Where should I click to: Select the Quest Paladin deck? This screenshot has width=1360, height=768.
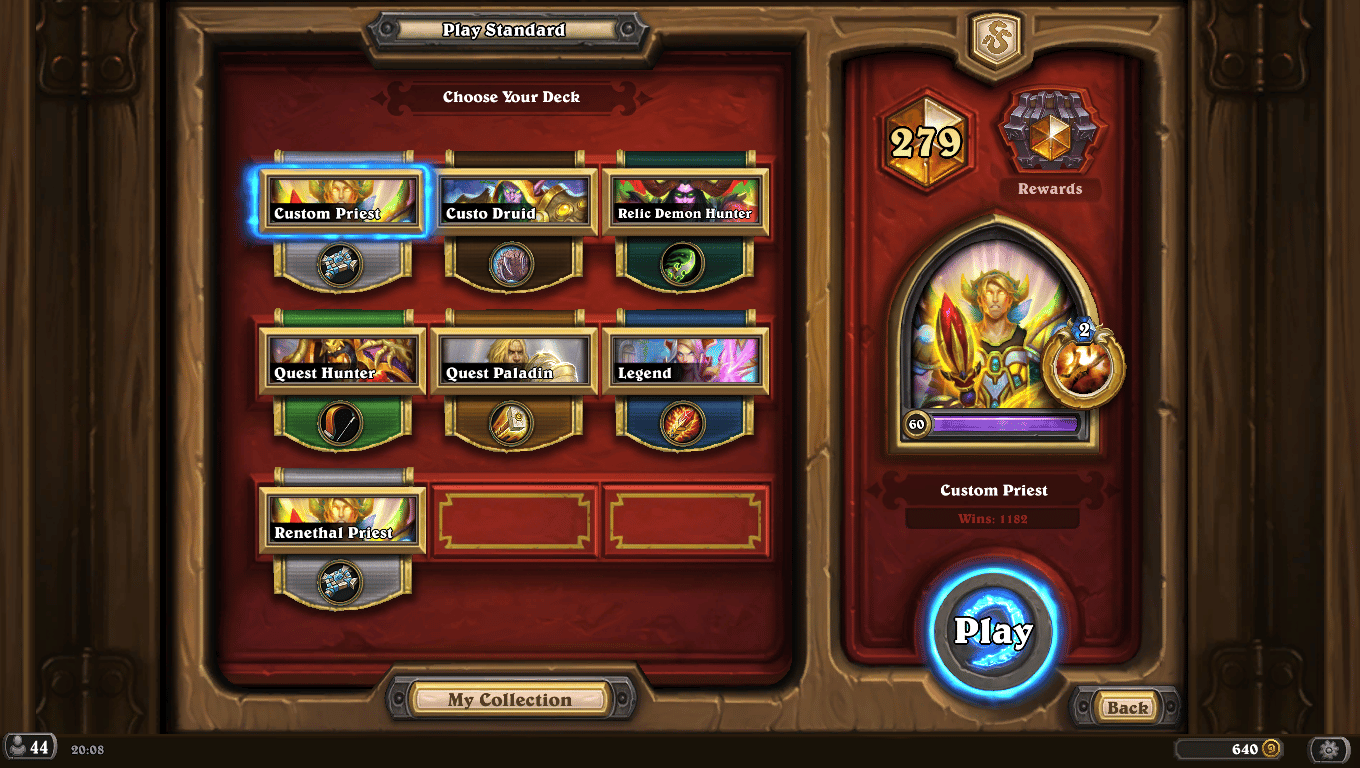tap(514, 361)
